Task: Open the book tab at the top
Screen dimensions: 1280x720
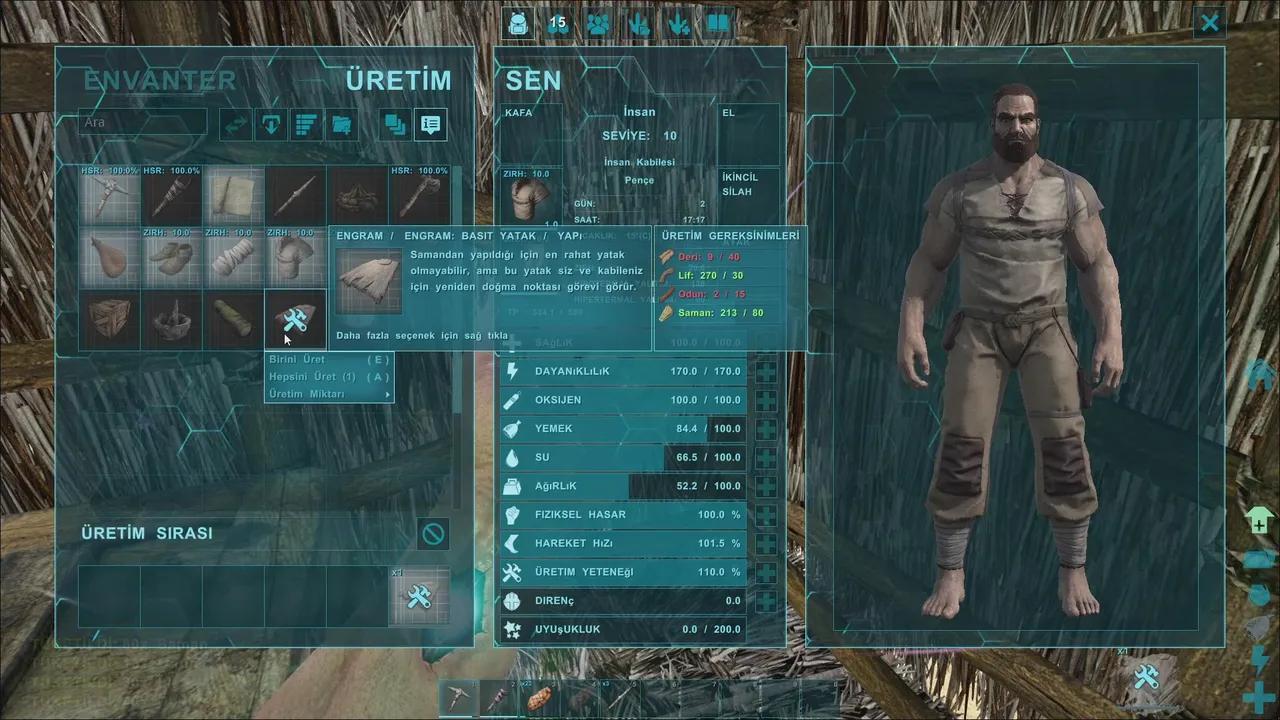Action: 718,22
